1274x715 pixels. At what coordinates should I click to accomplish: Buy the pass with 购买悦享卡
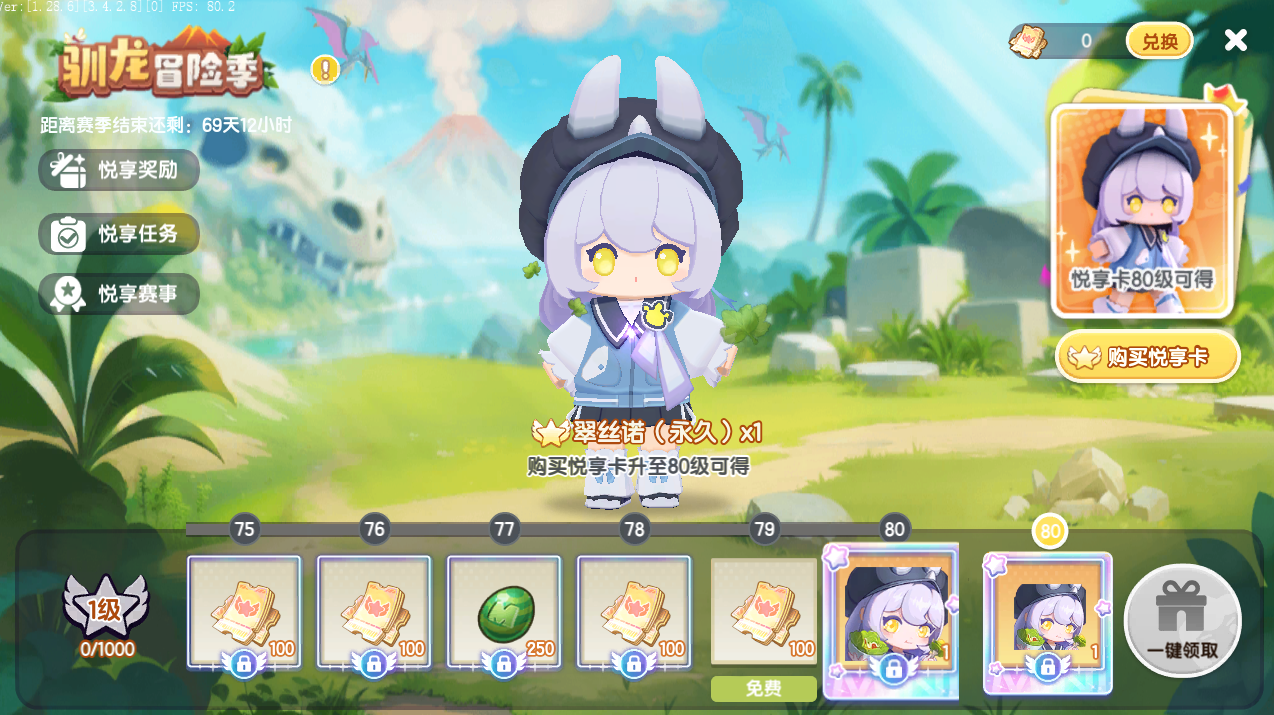click(x=1147, y=357)
